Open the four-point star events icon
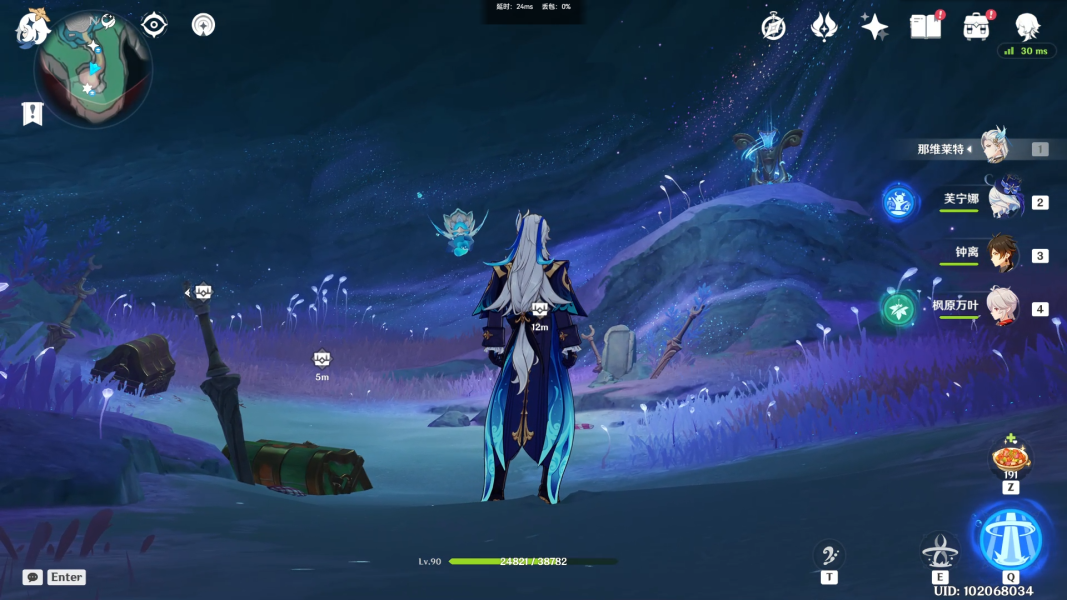1067x600 pixels. pos(874,27)
